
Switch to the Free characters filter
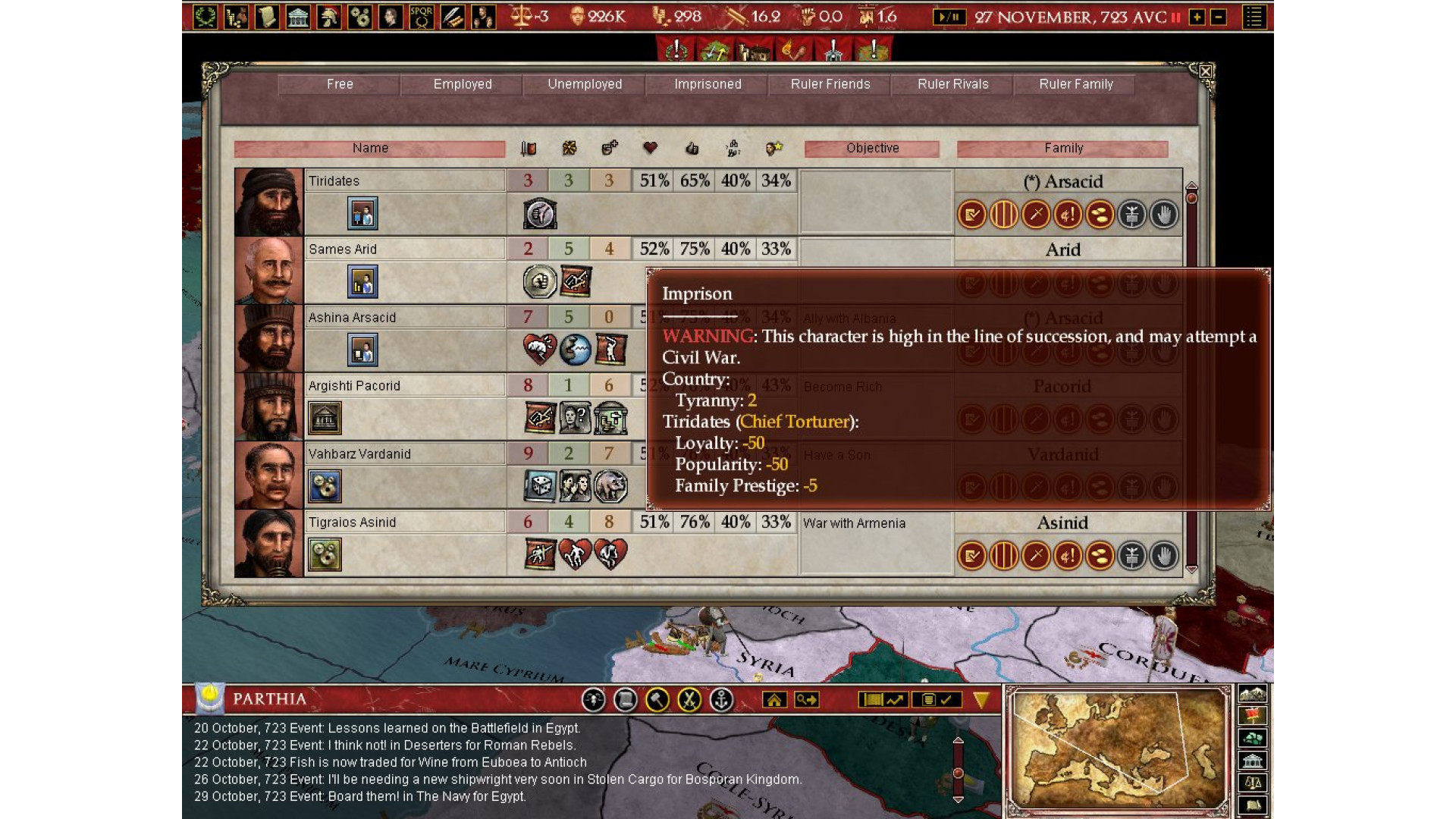pos(339,84)
